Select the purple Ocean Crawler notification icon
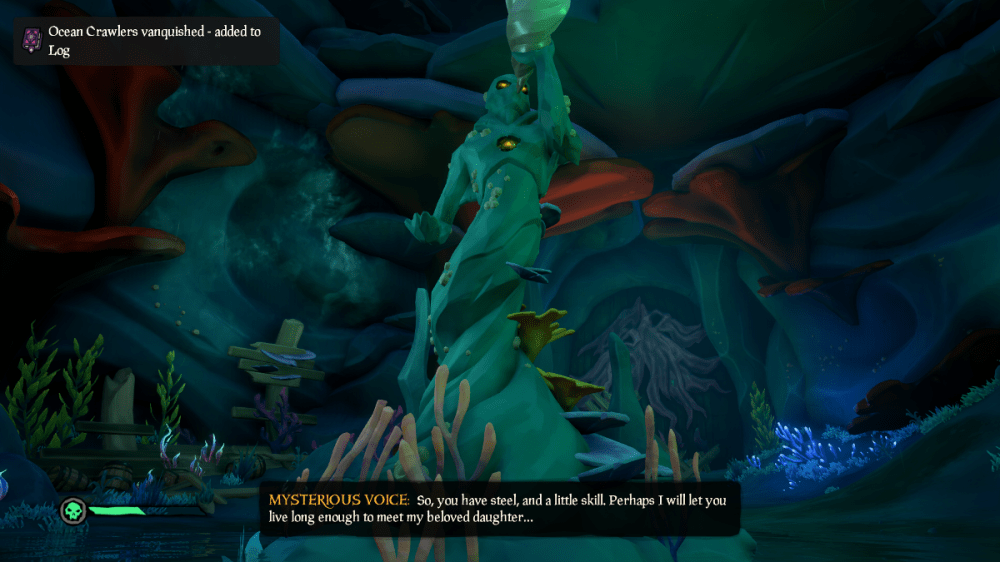Viewport: 1000px width, 562px height. point(32,40)
